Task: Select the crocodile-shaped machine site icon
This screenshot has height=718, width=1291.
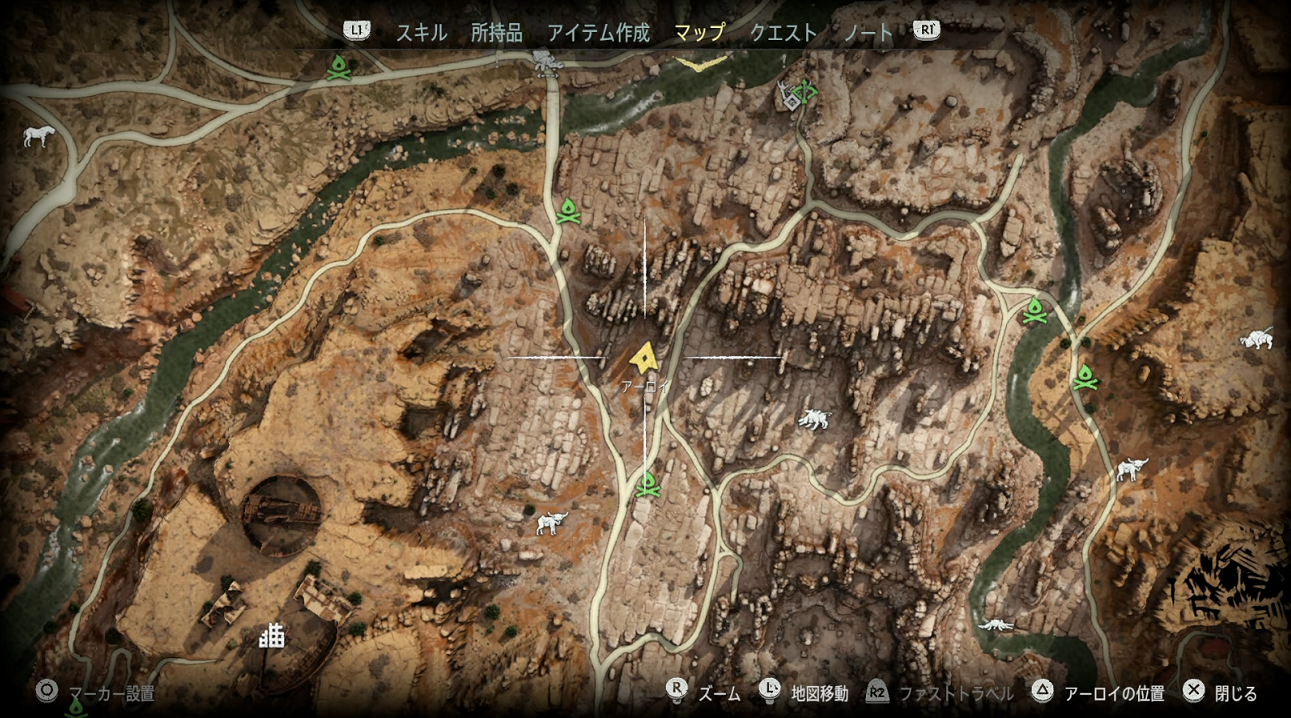Action: click(x=996, y=625)
